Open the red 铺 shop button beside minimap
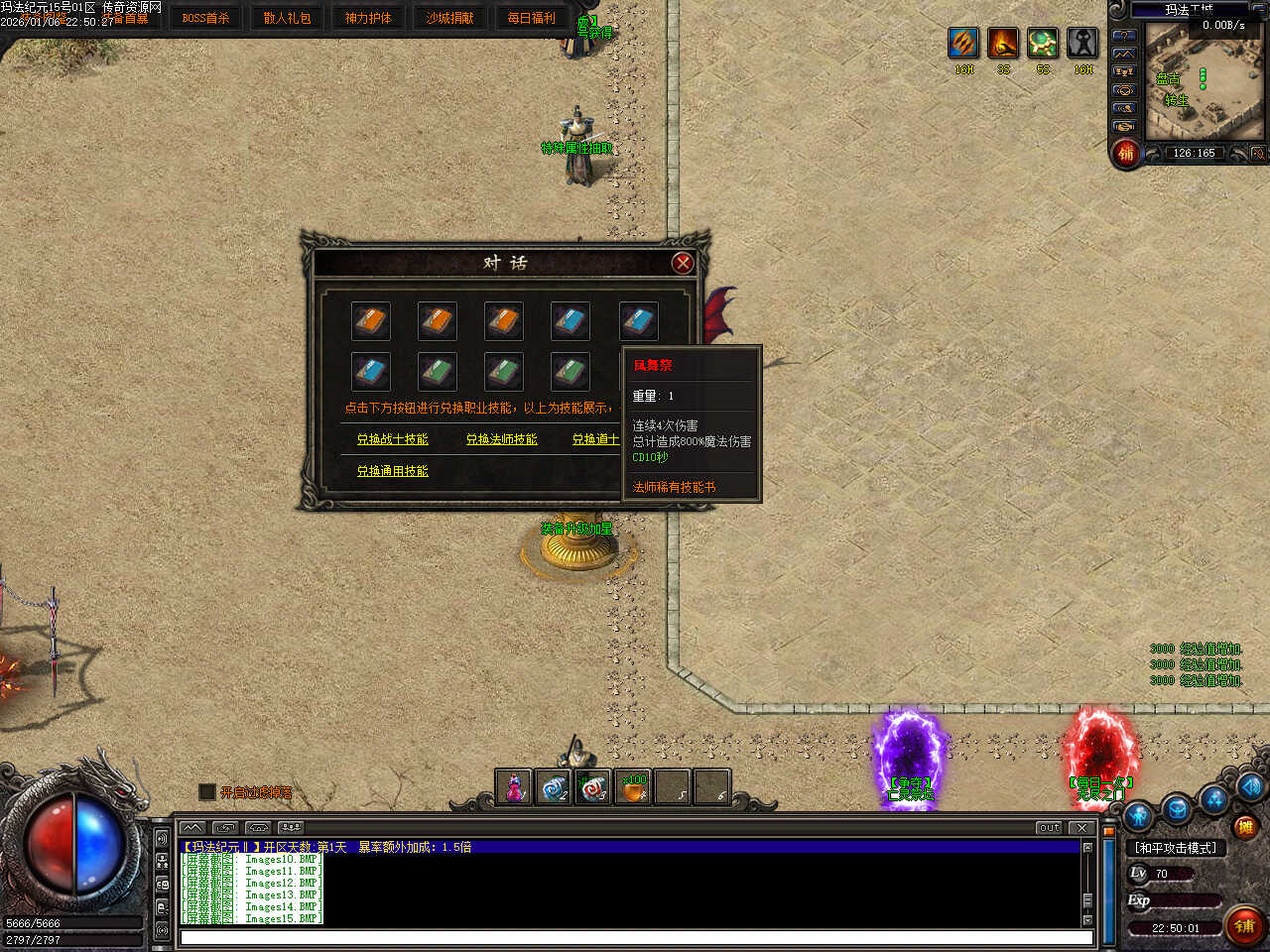The width and height of the screenshot is (1270, 952). (x=1126, y=153)
